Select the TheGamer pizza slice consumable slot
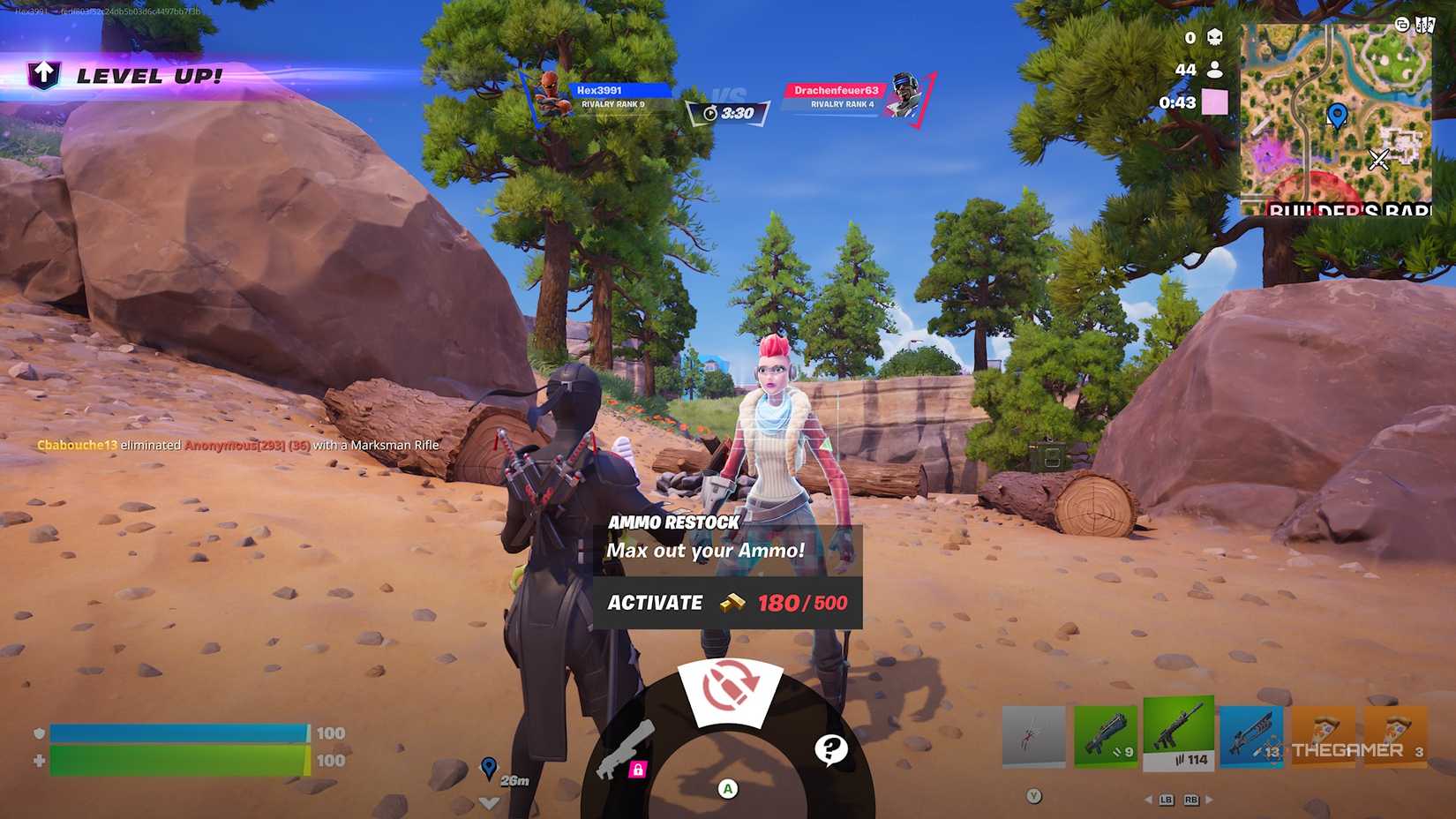The height and width of the screenshot is (819, 1456). point(1323,734)
